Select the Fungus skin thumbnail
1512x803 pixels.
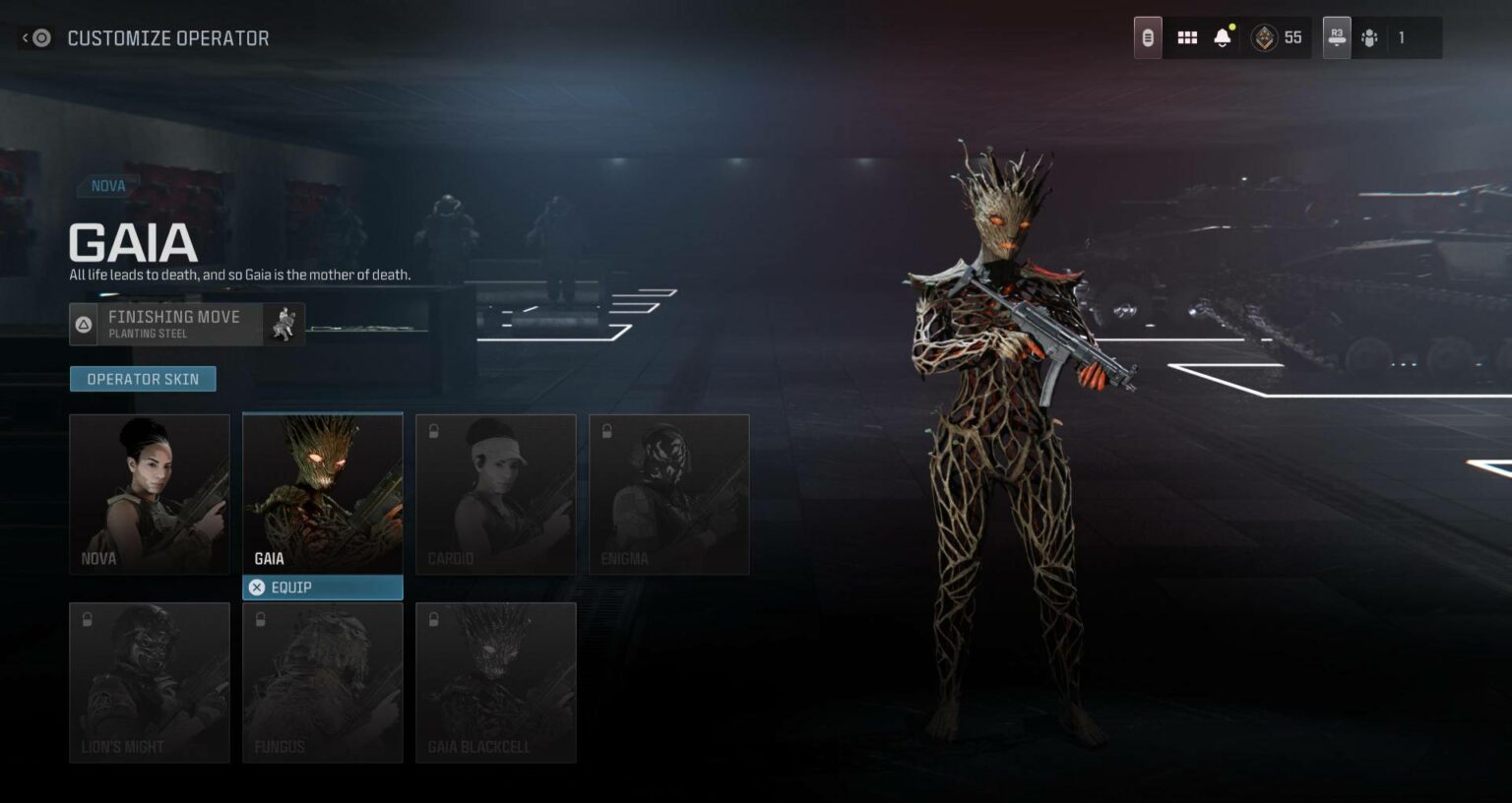(322, 681)
